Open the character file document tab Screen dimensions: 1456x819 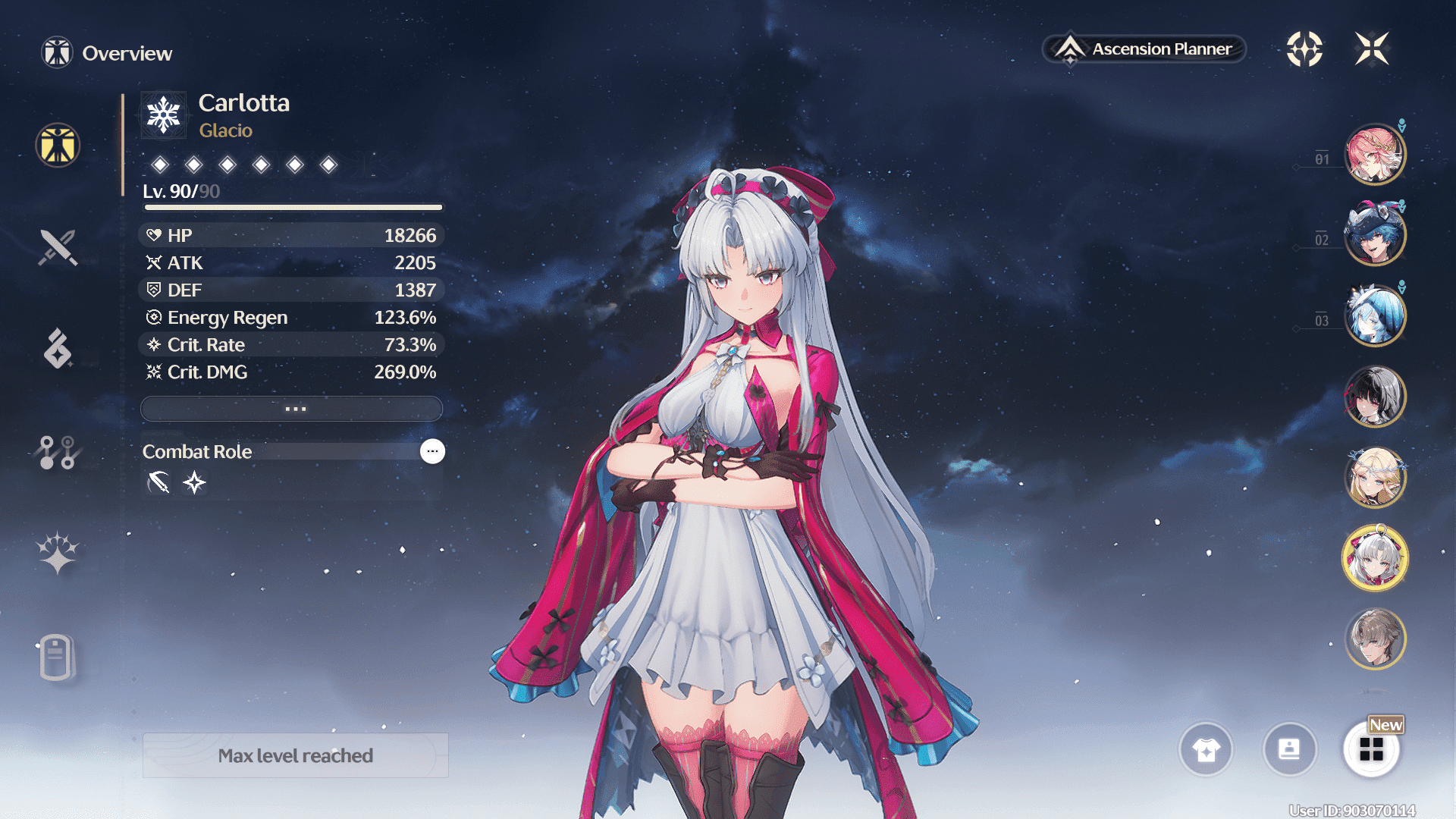click(x=56, y=657)
